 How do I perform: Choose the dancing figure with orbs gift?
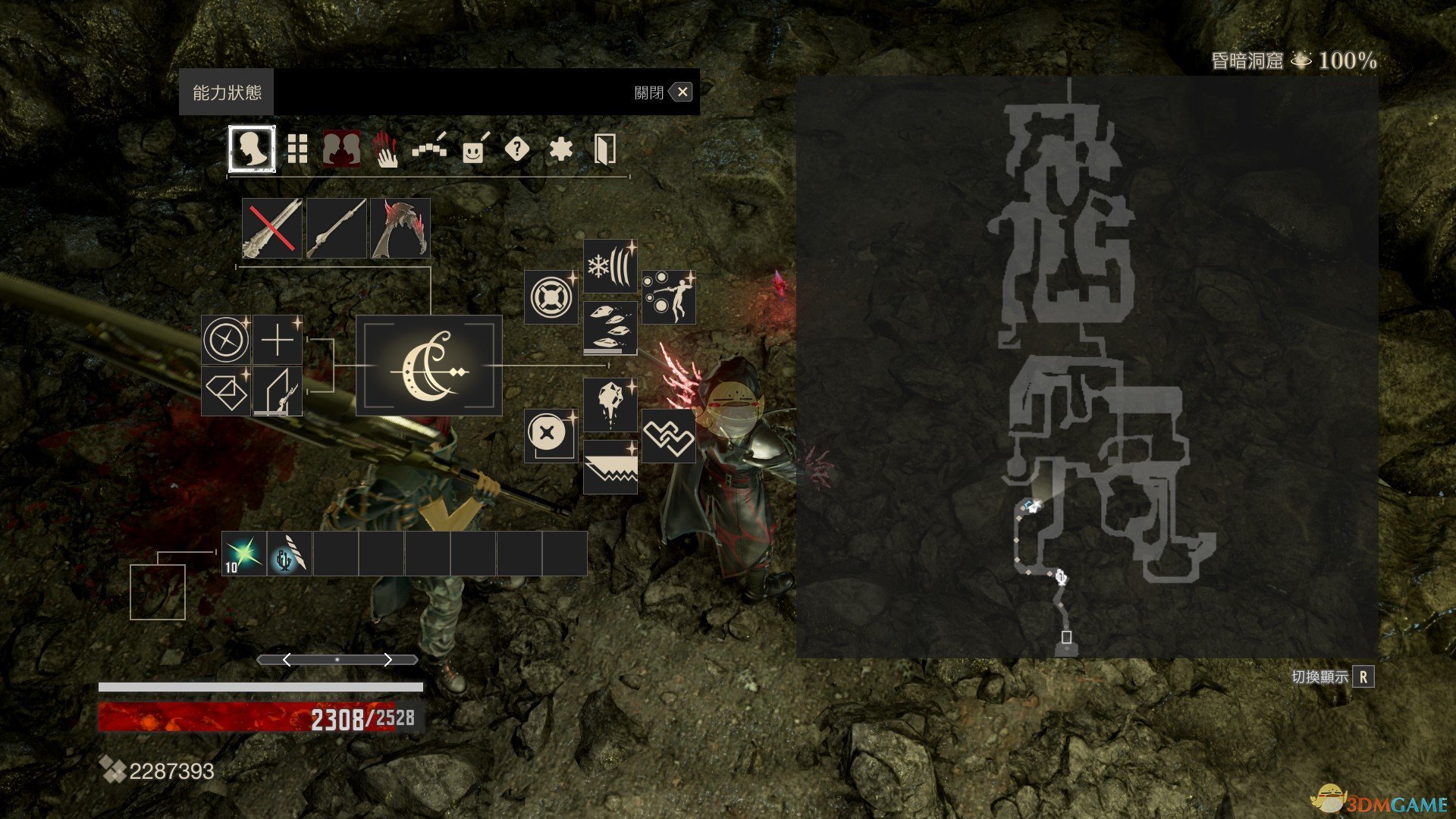tap(668, 297)
